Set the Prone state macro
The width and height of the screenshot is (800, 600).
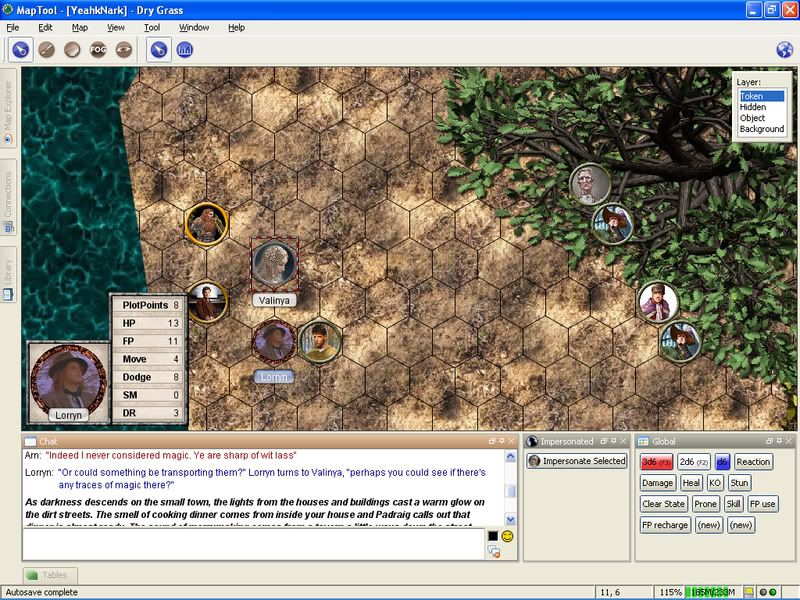(x=705, y=504)
